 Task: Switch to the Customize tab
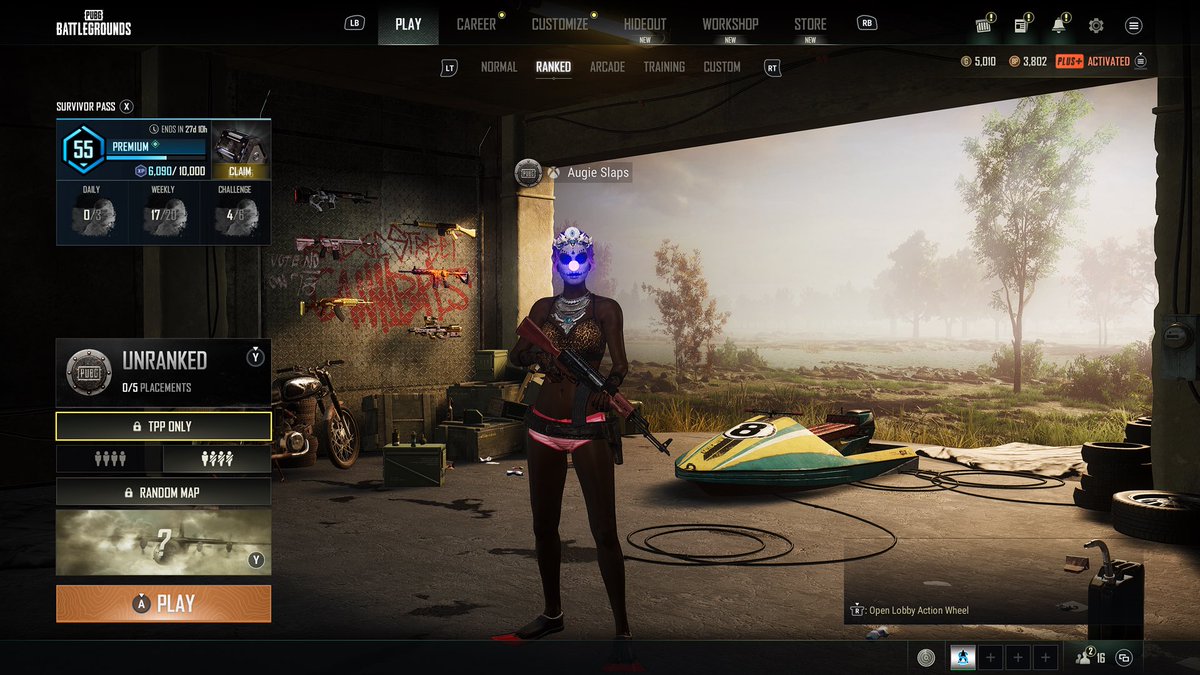point(559,24)
